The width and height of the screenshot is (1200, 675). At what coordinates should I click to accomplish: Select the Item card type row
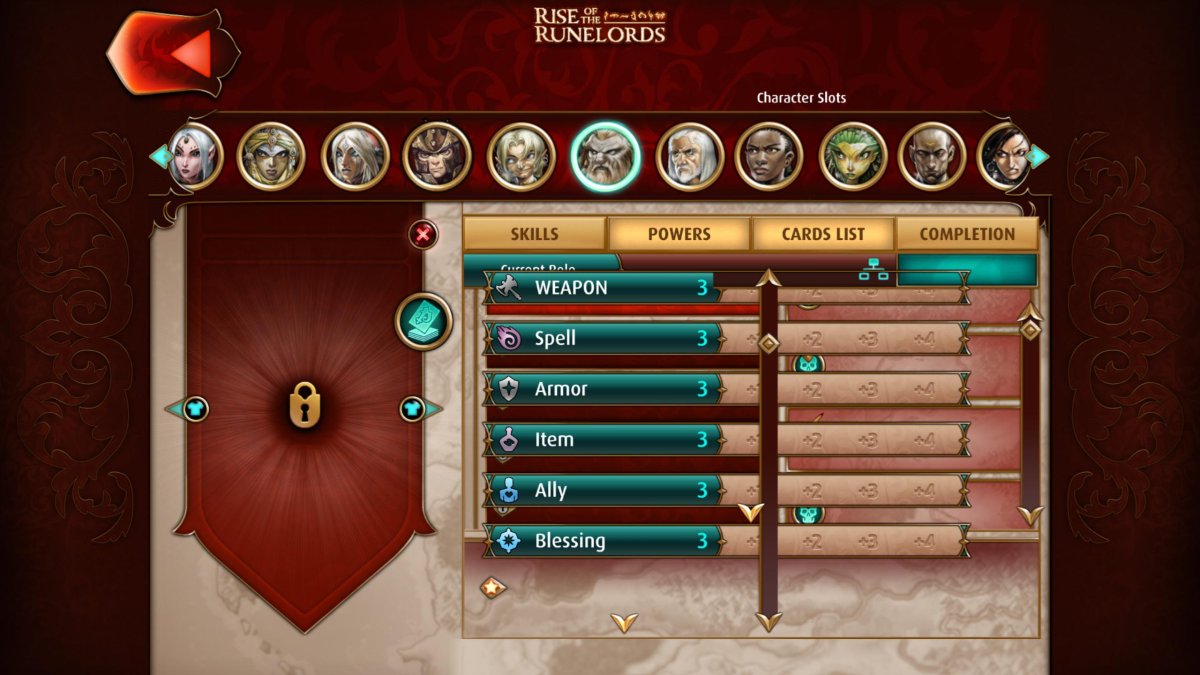(x=602, y=439)
